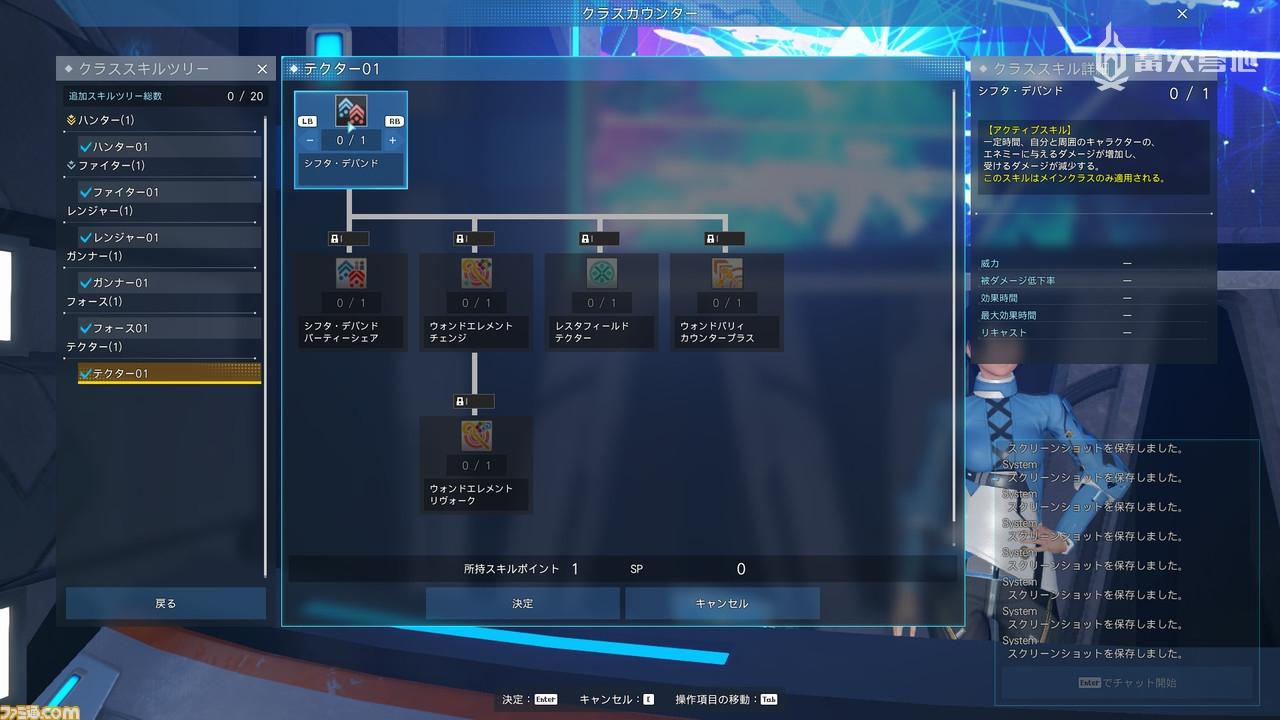
Task: Click the ウォンドエレメントチェンジ skill icon
Action: tap(475, 272)
